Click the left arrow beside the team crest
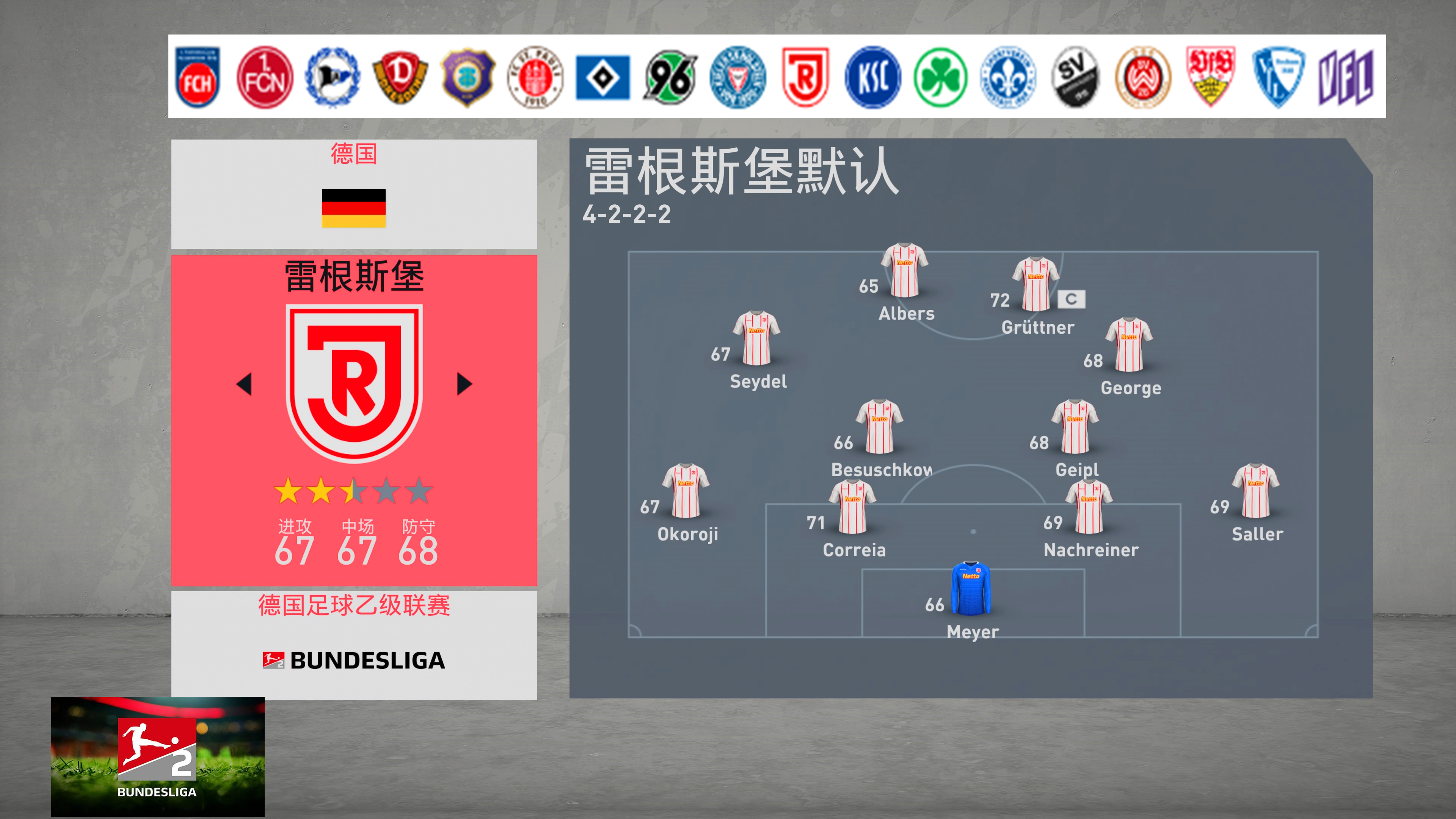1456x819 pixels. coord(244,384)
